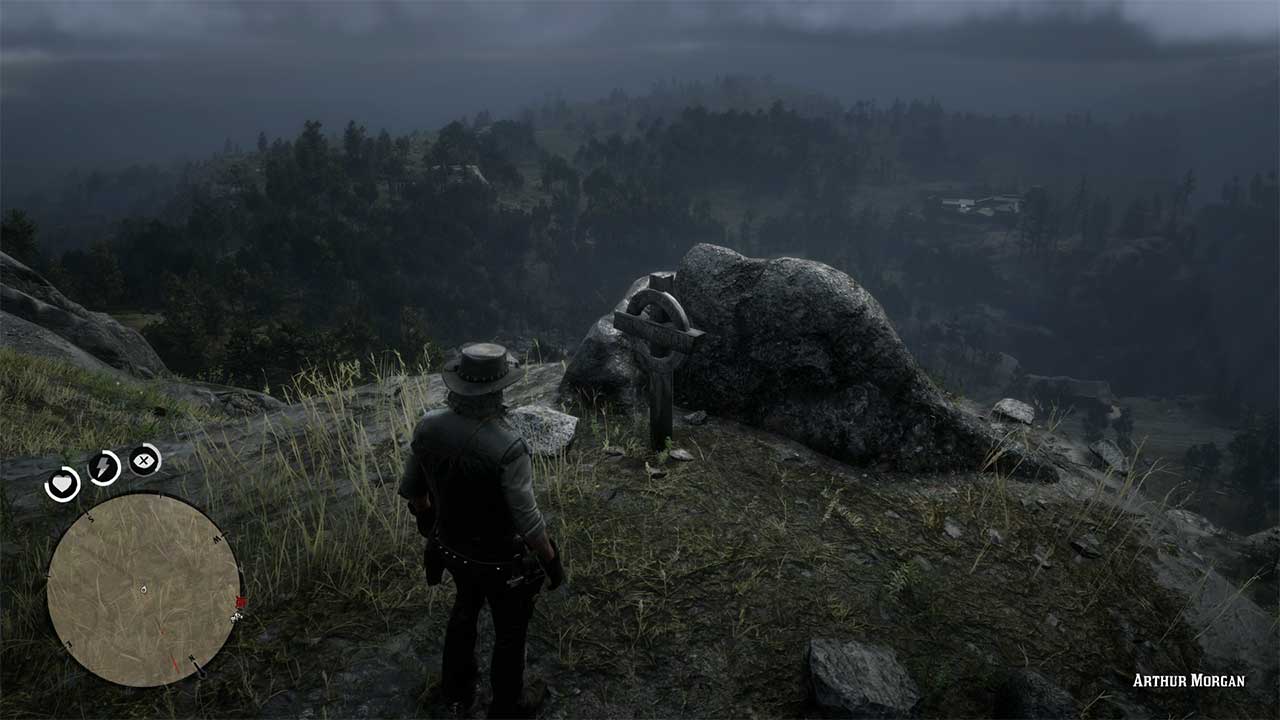Click the stamina lightning bolt core icon

102,467
